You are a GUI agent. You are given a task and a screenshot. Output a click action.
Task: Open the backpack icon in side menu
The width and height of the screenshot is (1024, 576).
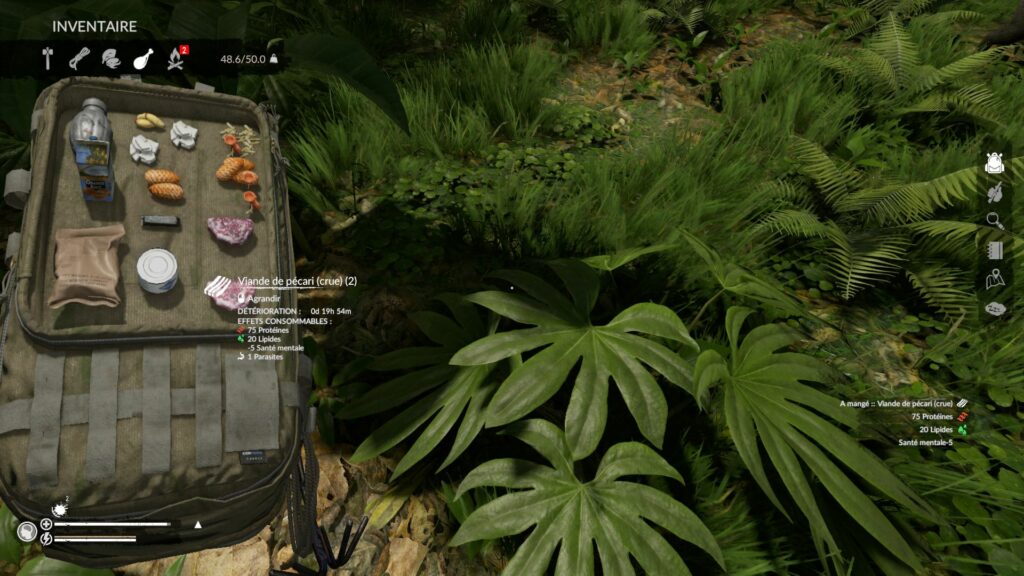(x=994, y=163)
